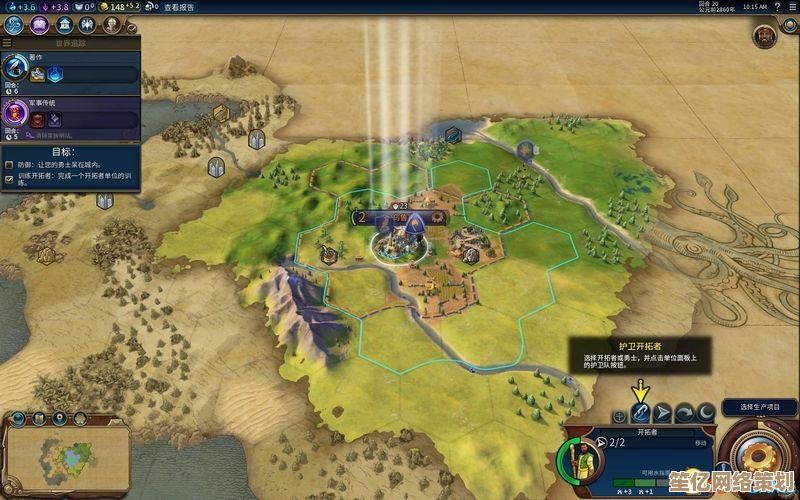
Task: Click the 训练开拓者 objective checkbox
Action: [x=9, y=178]
